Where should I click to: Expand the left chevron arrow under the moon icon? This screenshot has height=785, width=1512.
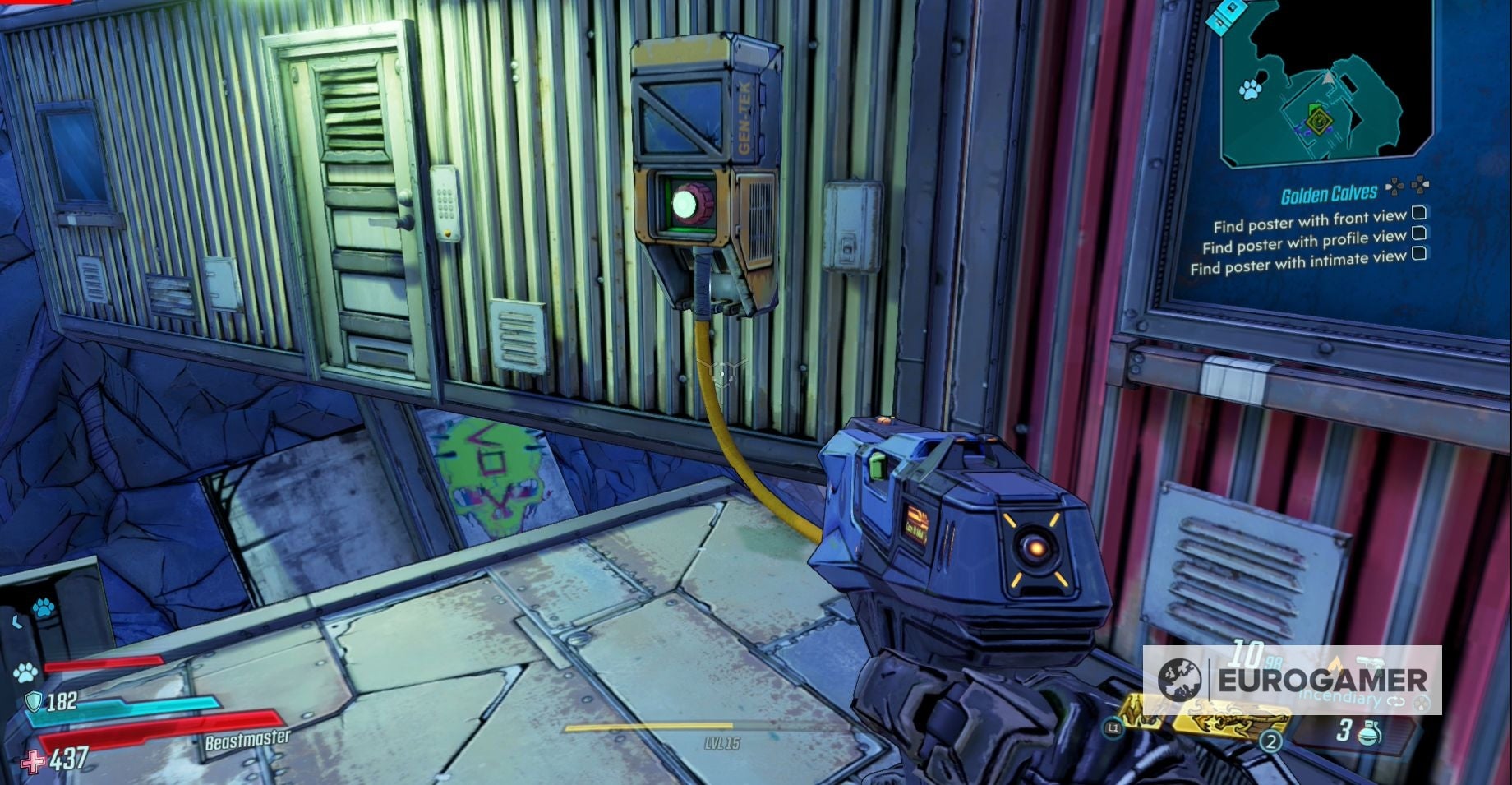coord(16,621)
